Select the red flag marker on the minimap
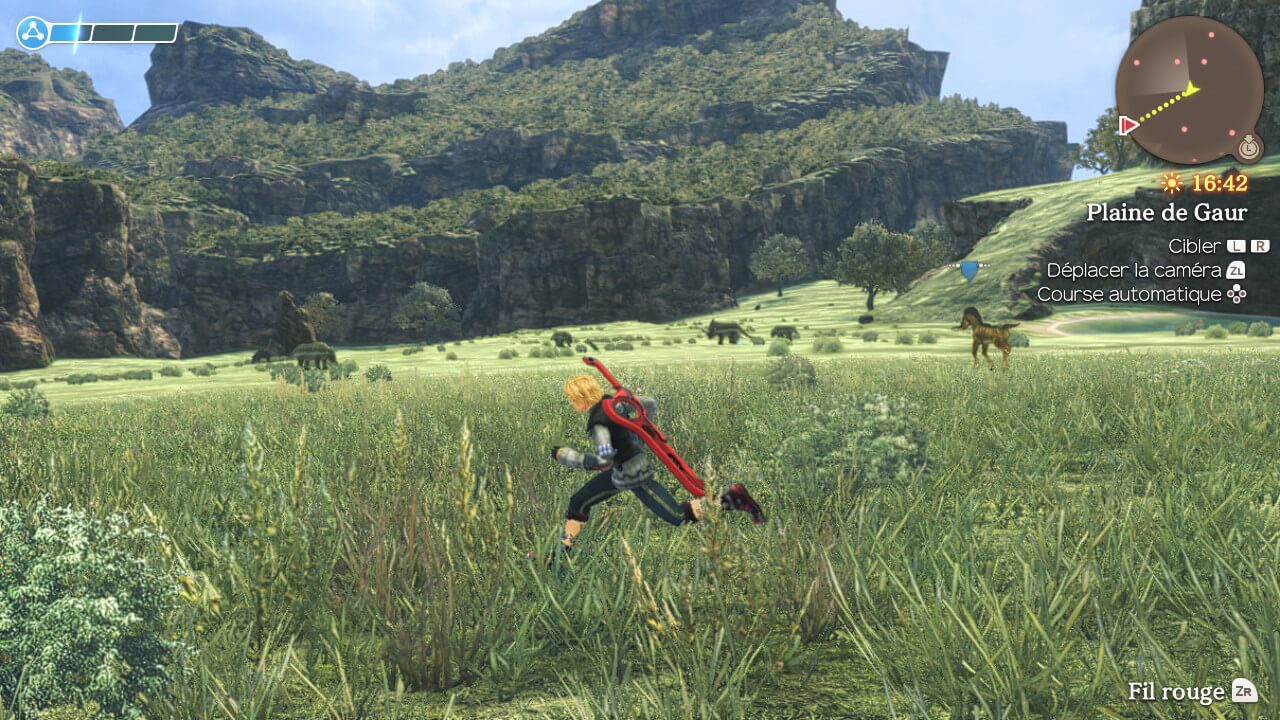Image resolution: width=1280 pixels, height=720 pixels. (x=1130, y=125)
